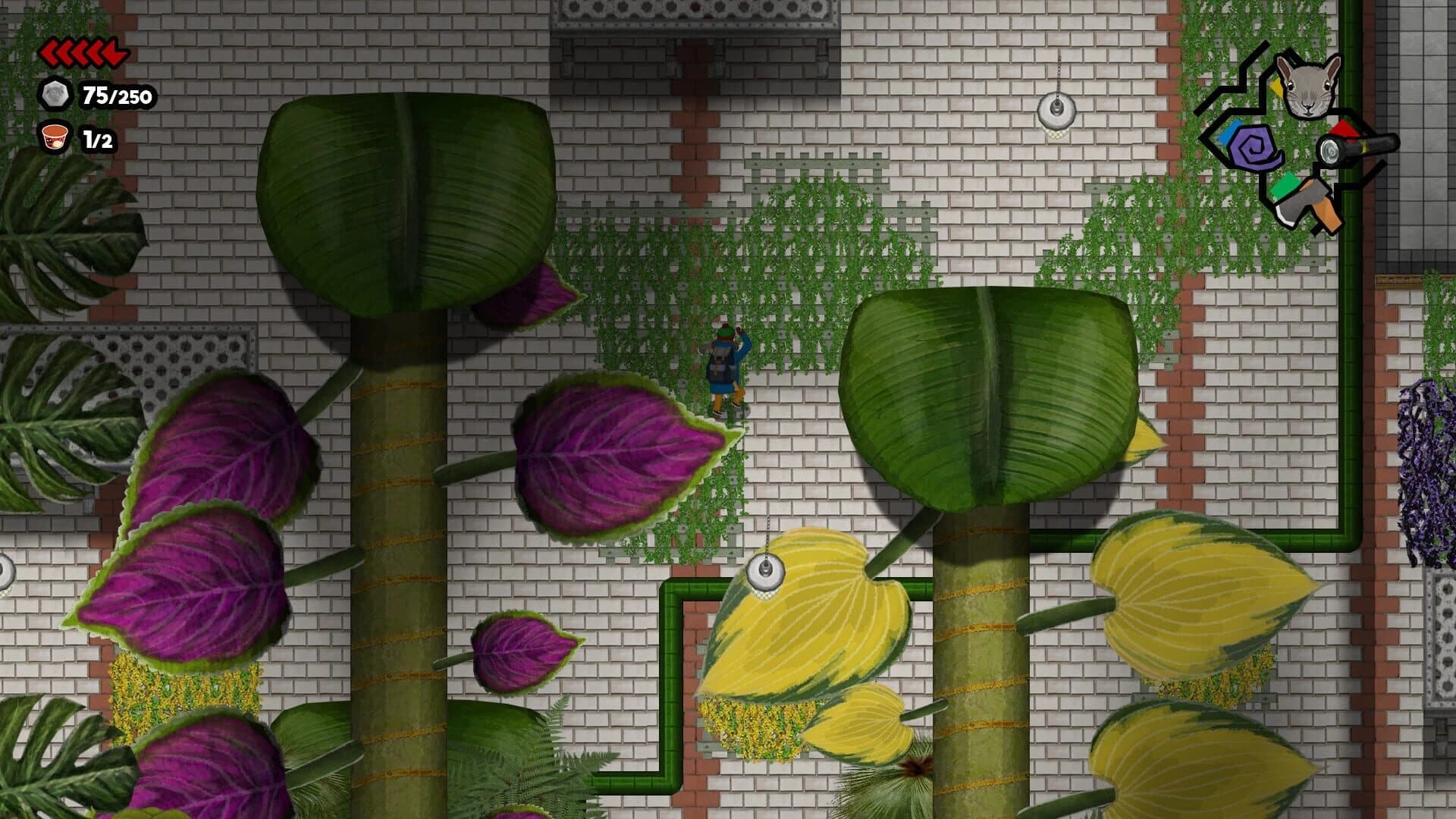Click the leftmost red health arrow

click(x=49, y=53)
